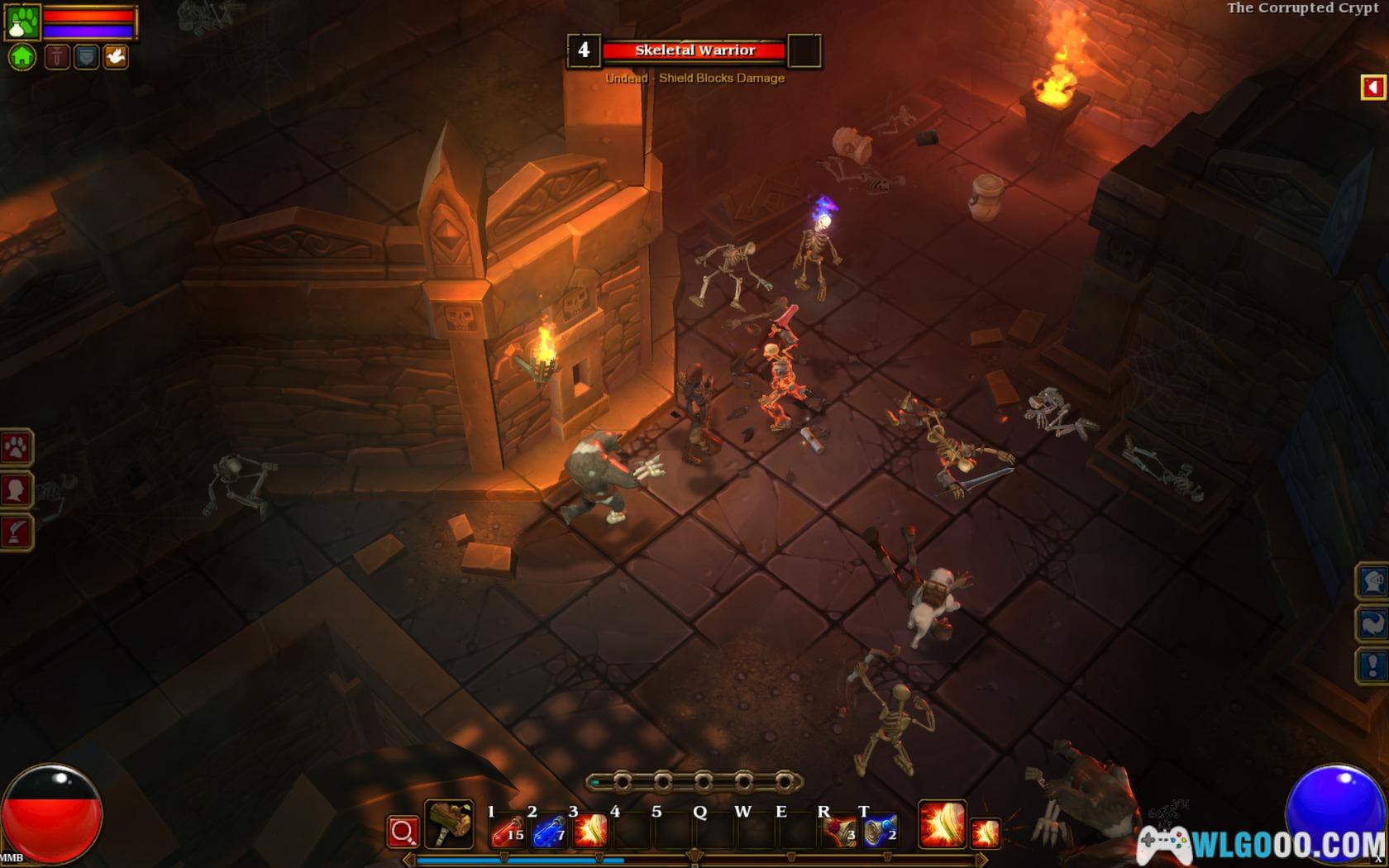
Task: Open the helmet equipment panel
Action: (1372, 581)
